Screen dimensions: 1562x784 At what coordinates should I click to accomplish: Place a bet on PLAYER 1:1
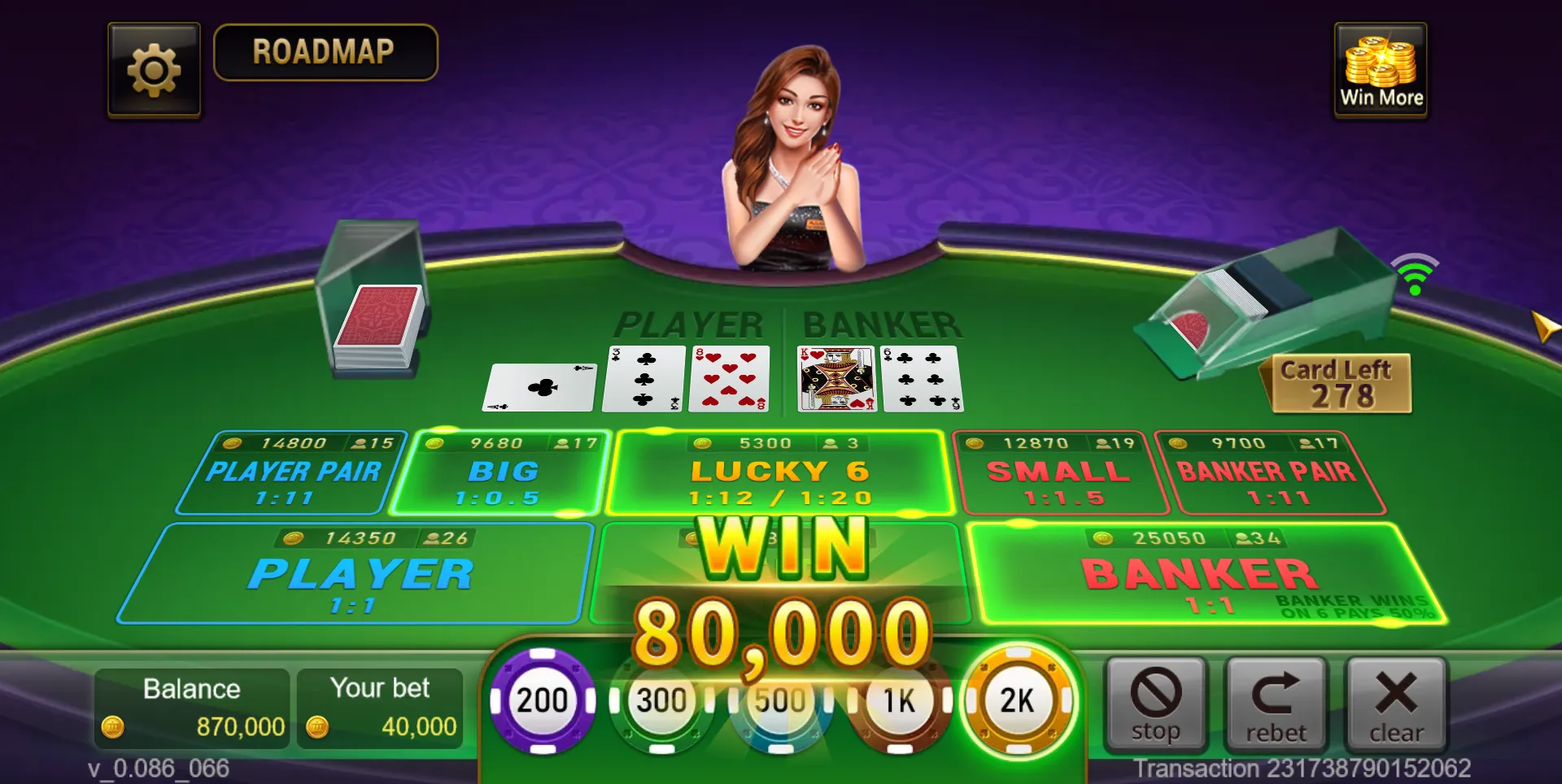coord(356,576)
